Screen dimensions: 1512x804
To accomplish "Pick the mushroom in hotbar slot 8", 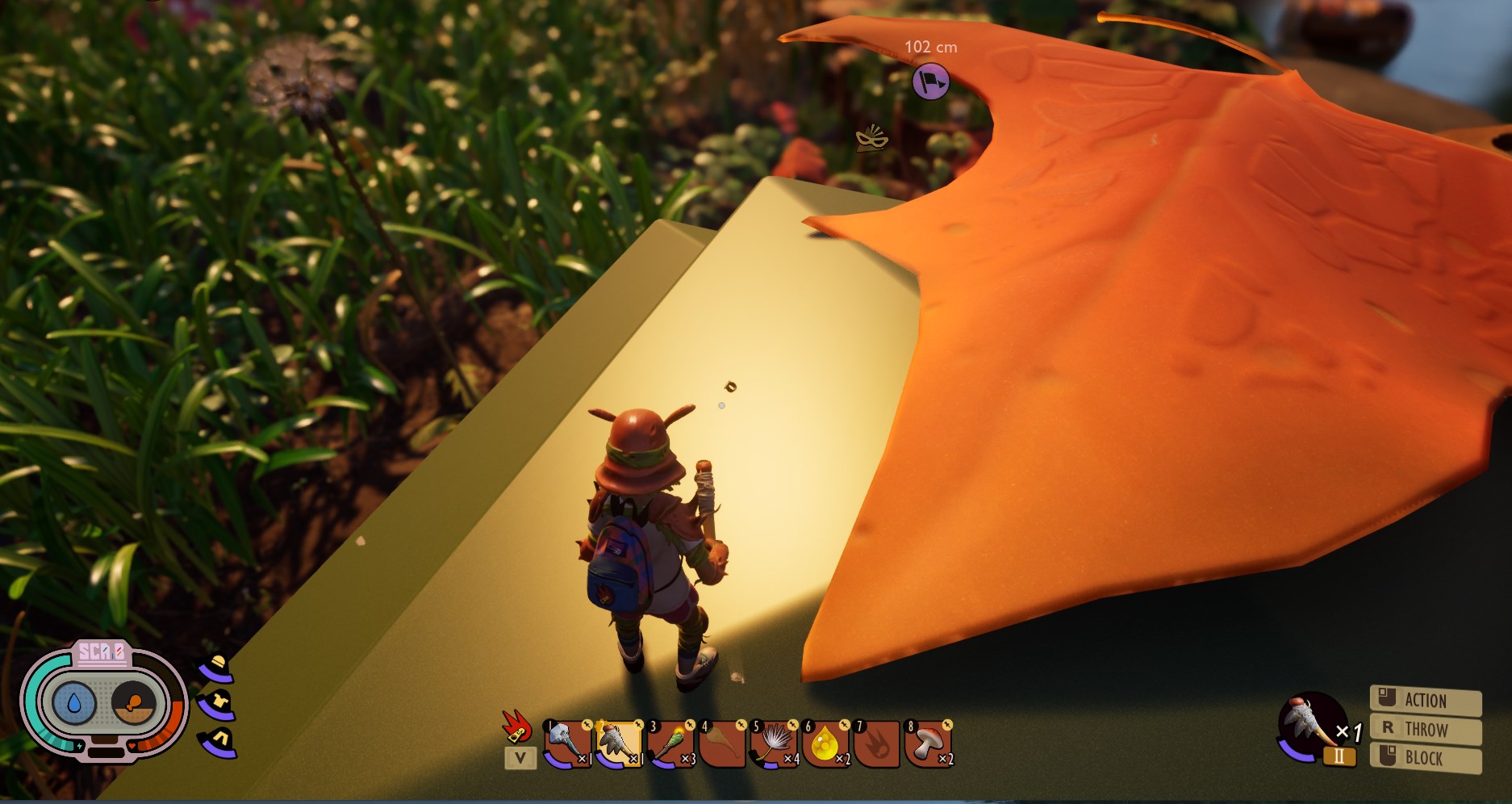I will [x=929, y=743].
